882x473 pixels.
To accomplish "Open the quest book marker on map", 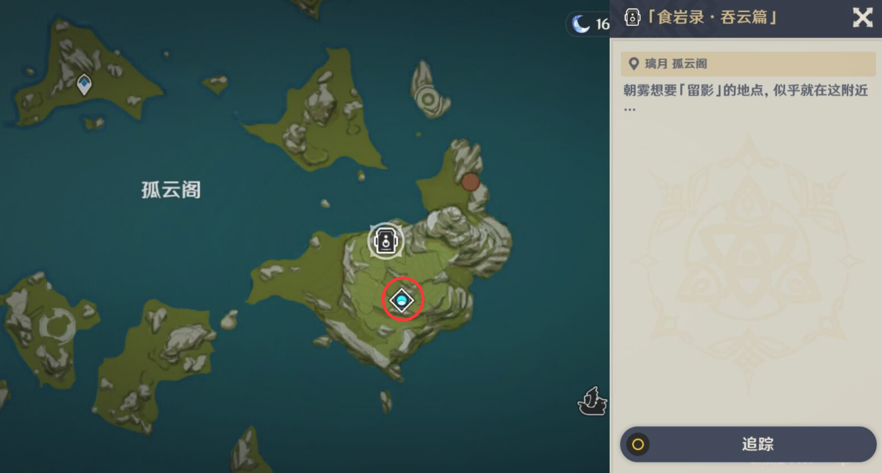I will [x=385, y=240].
